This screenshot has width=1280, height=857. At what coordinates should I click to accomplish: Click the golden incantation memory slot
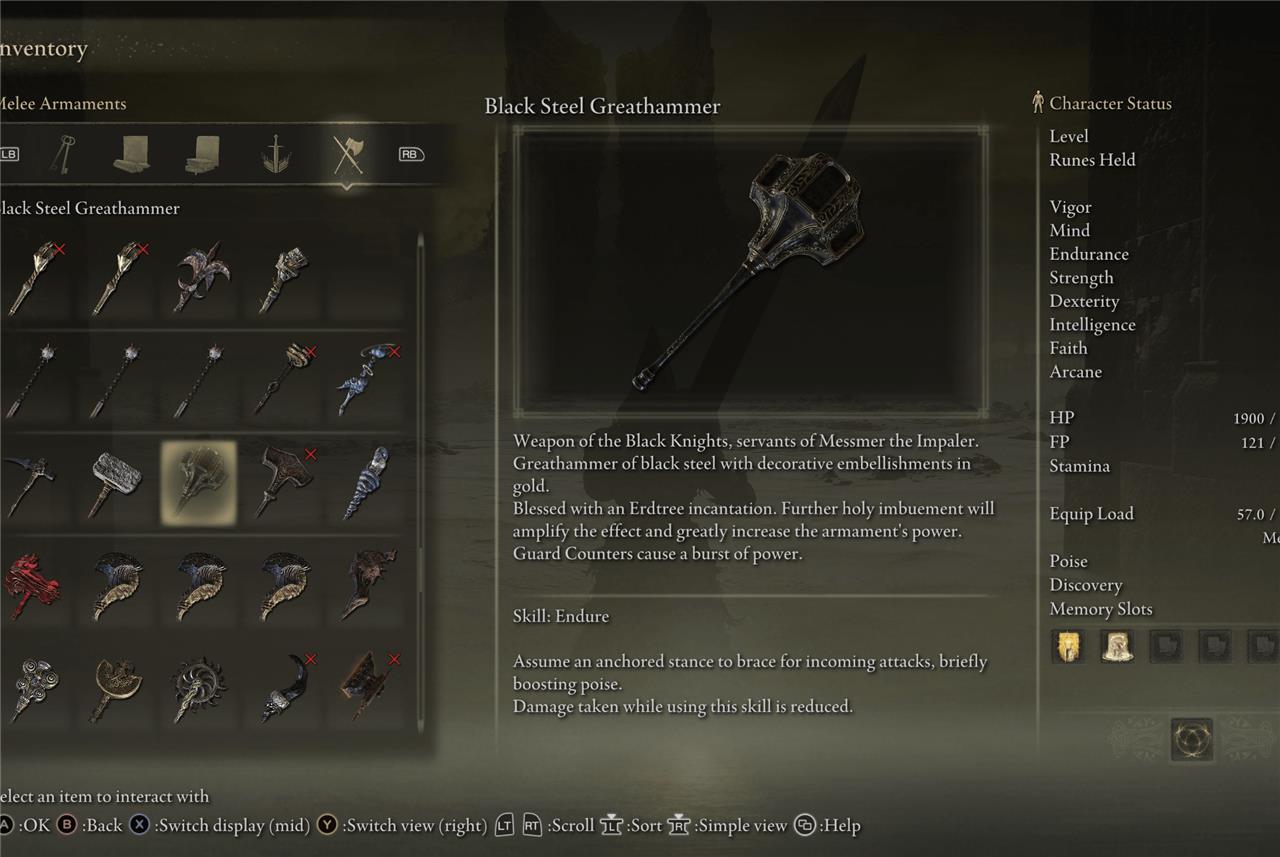point(1068,646)
